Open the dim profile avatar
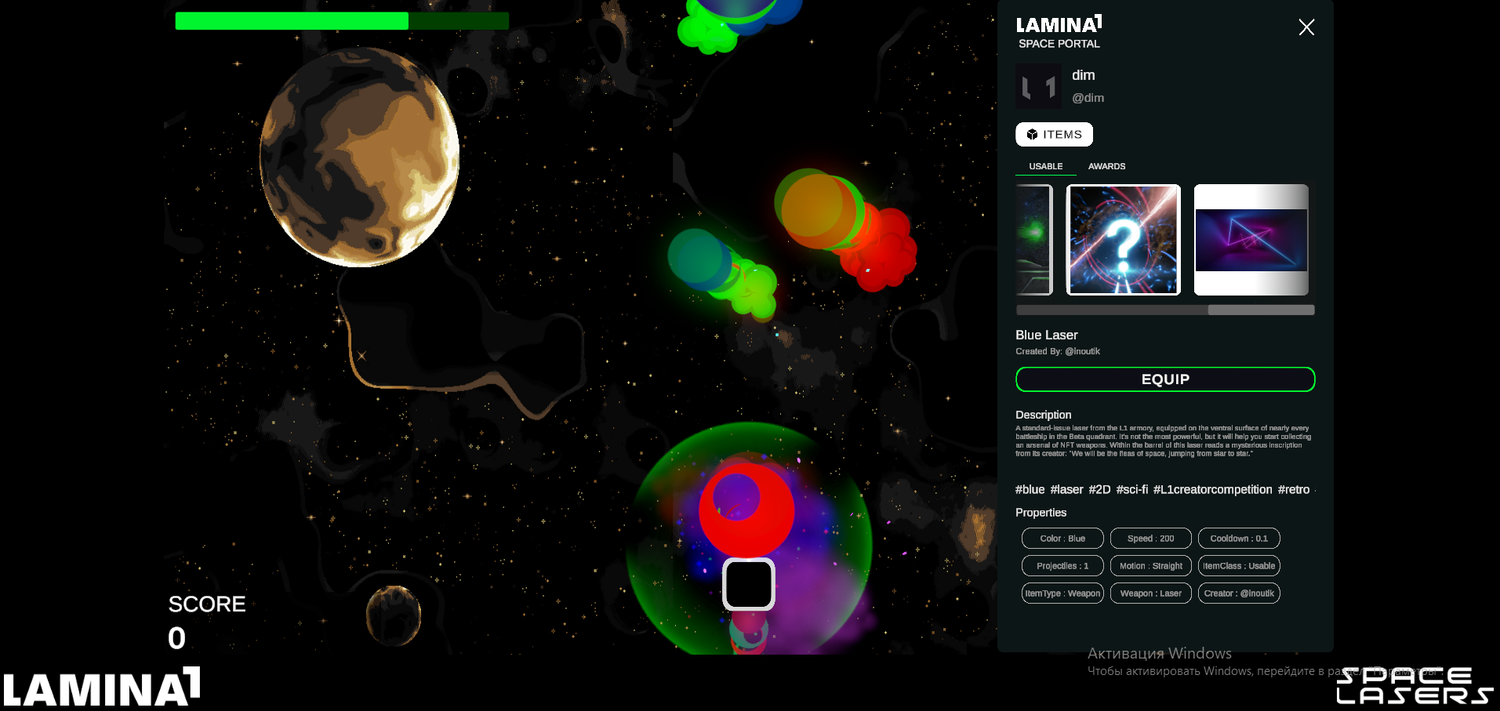Image resolution: width=1500 pixels, height=711 pixels. point(1038,86)
